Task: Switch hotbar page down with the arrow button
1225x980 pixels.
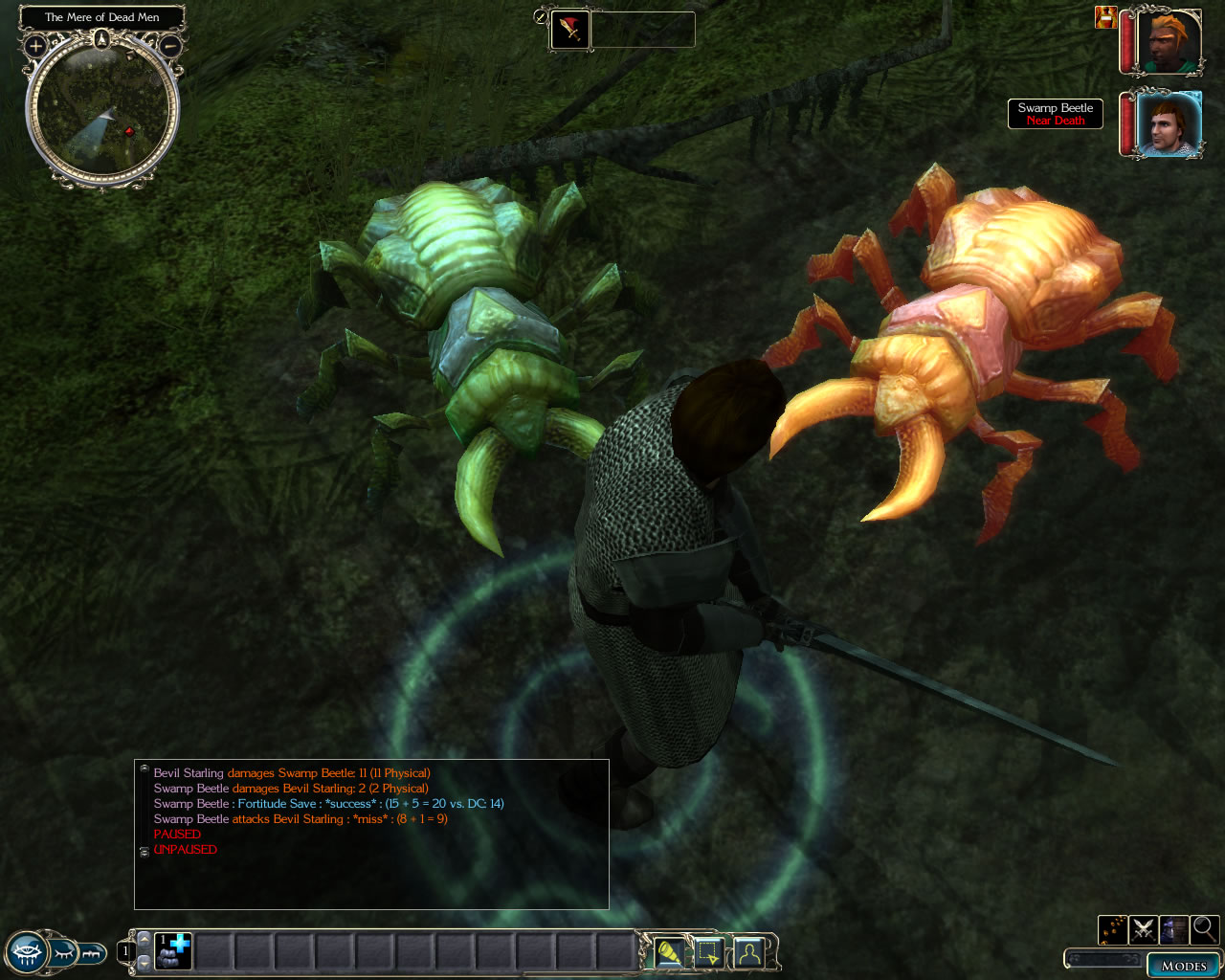Action: [x=145, y=963]
